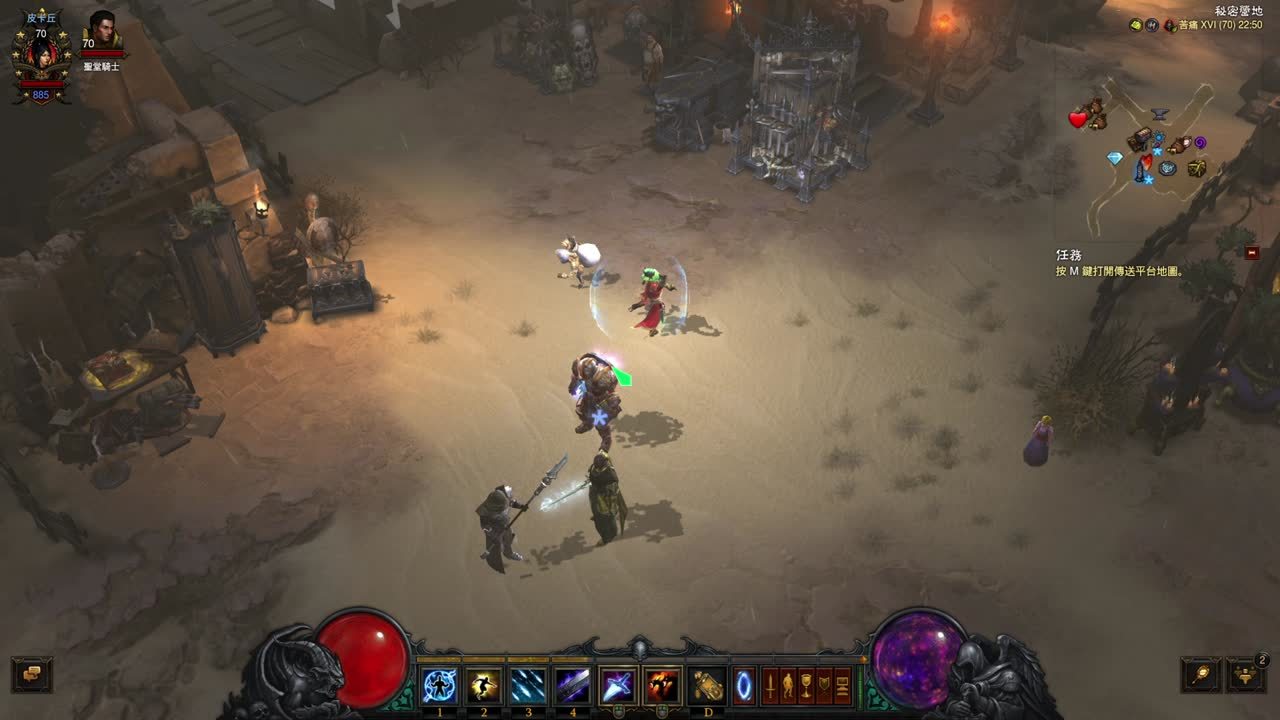
Task: Open the chat bubble button
Action: coord(31,674)
